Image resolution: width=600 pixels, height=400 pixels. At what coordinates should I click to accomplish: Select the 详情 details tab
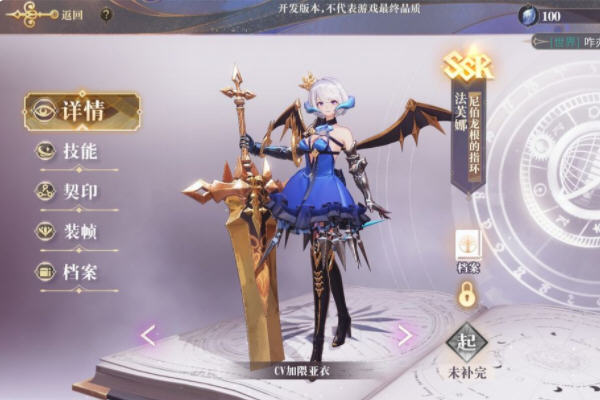tap(82, 111)
